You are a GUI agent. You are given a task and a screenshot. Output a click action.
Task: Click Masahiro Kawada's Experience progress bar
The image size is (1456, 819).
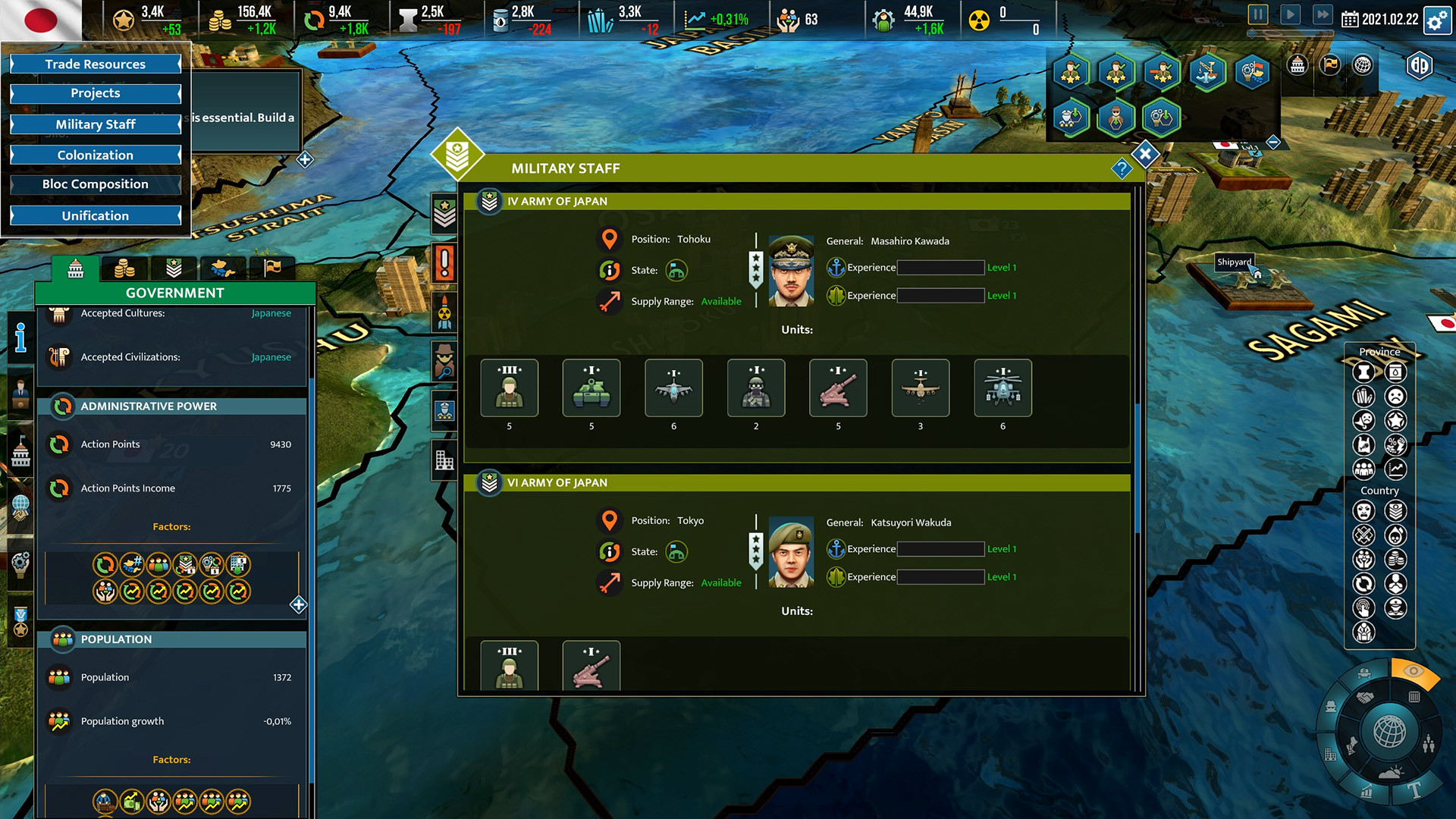940,267
